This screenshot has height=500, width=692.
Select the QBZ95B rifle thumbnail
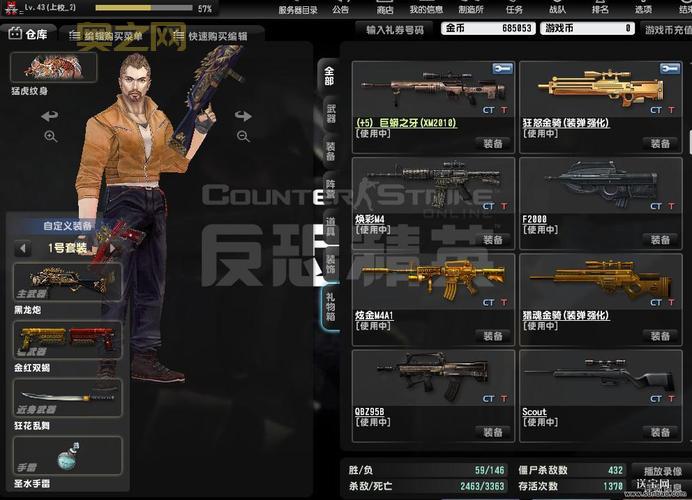point(432,373)
